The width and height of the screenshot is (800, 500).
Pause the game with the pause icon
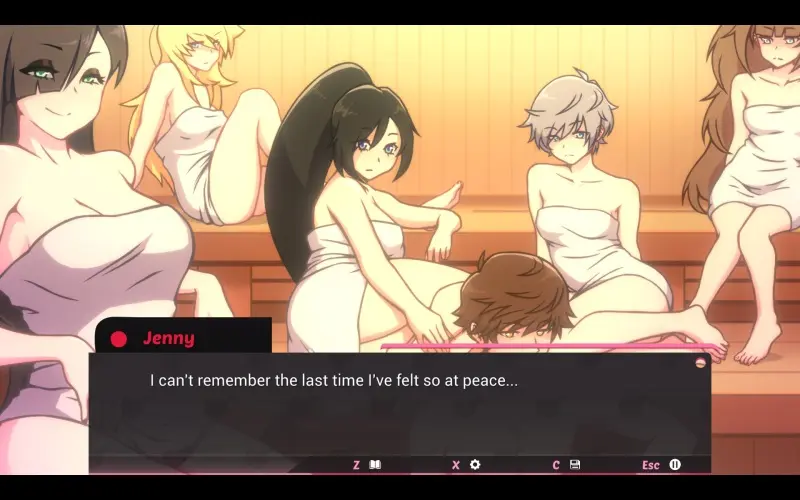tap(675, 465)
